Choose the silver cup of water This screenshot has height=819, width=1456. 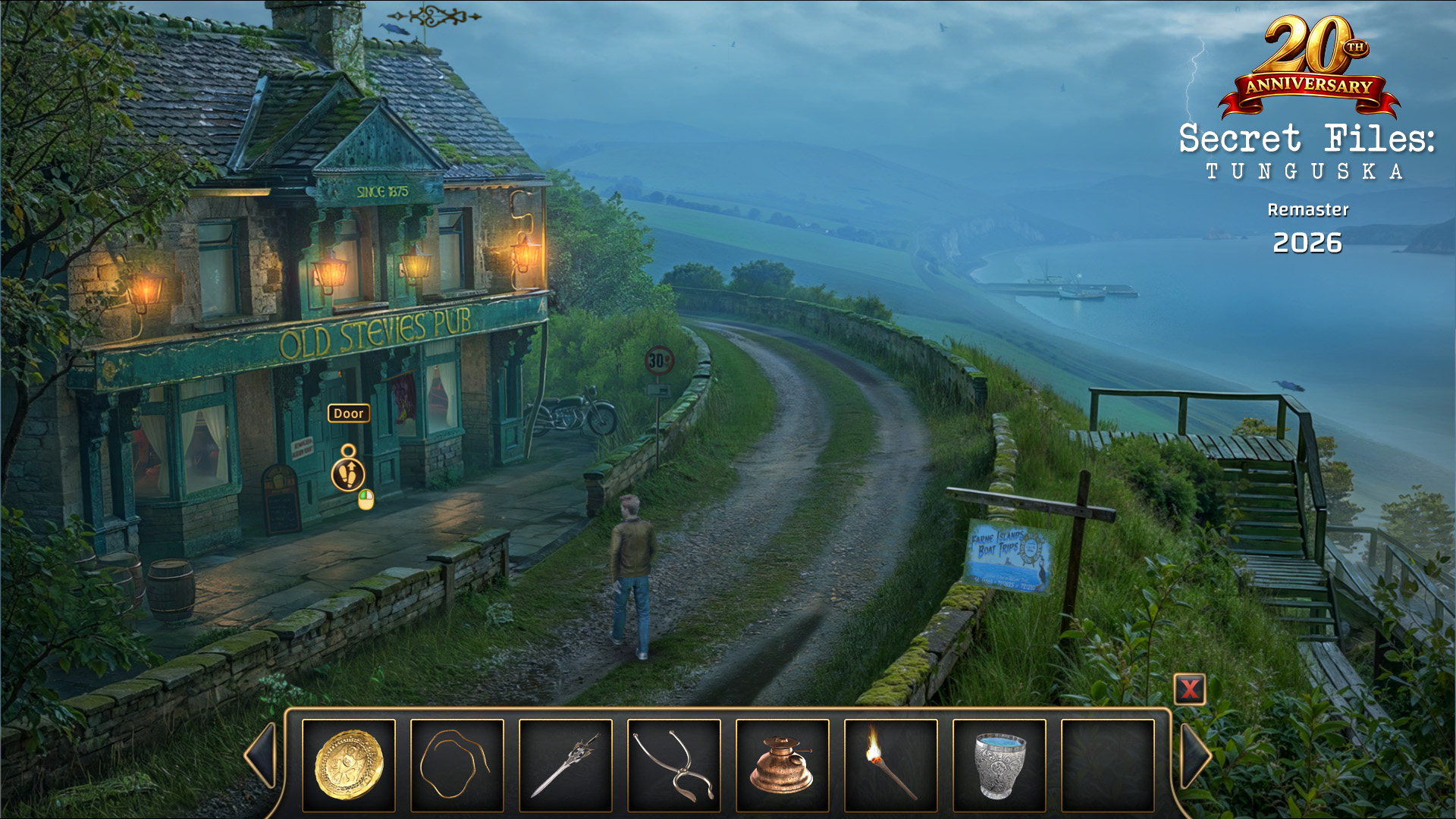(x=999, y=764)
